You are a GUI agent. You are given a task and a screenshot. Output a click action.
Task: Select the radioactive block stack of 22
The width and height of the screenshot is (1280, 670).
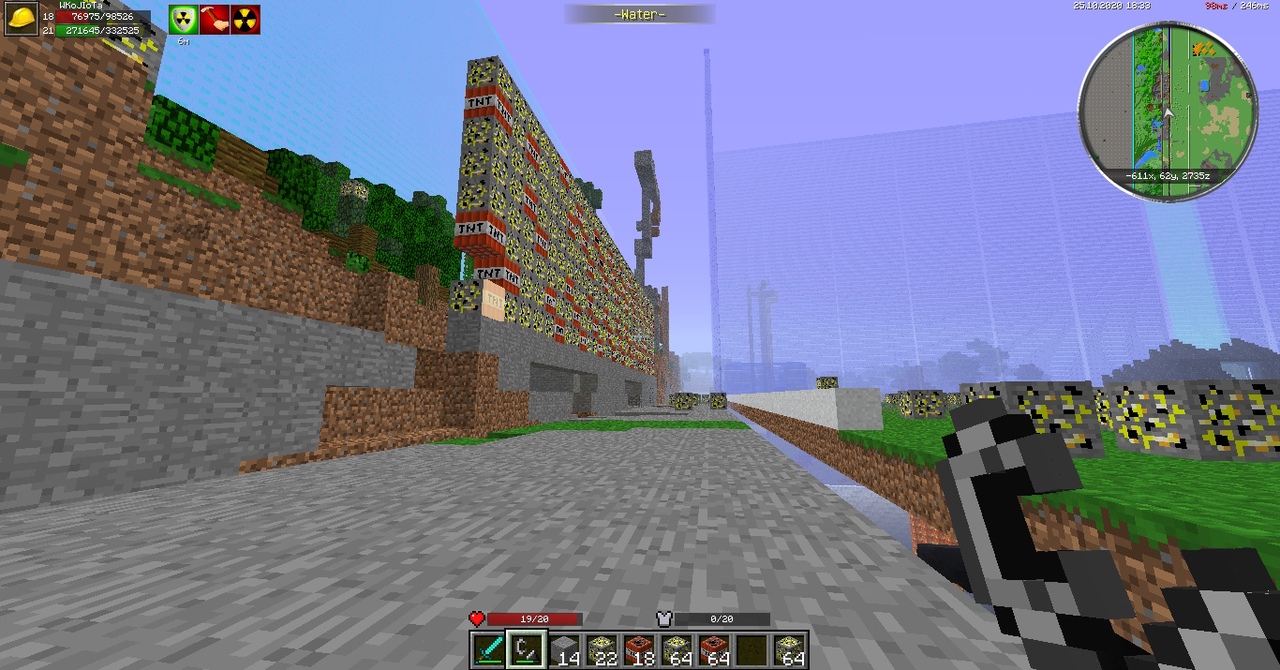click(602, 650)
